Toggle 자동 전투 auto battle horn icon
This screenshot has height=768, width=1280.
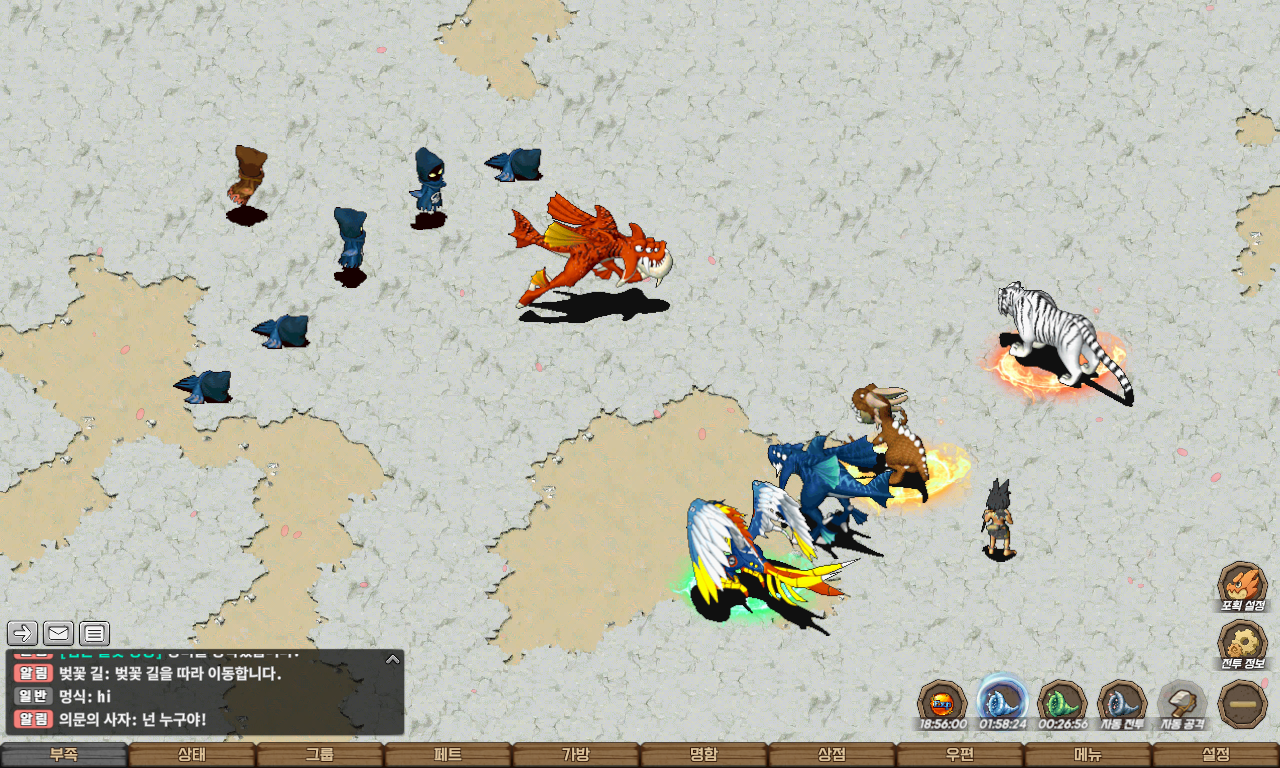point(1122,703)
